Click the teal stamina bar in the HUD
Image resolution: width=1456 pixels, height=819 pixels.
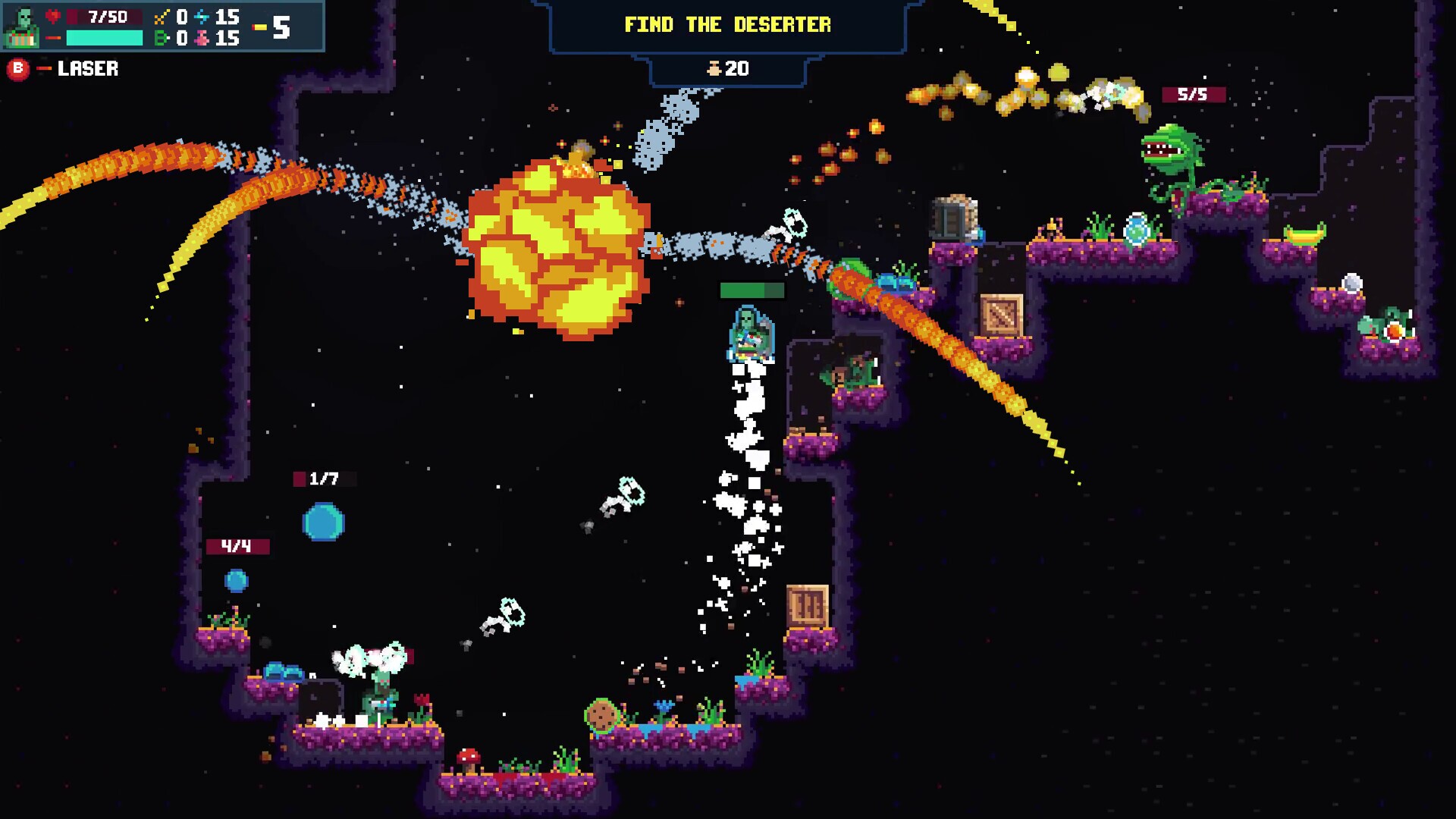coord(105,38)
